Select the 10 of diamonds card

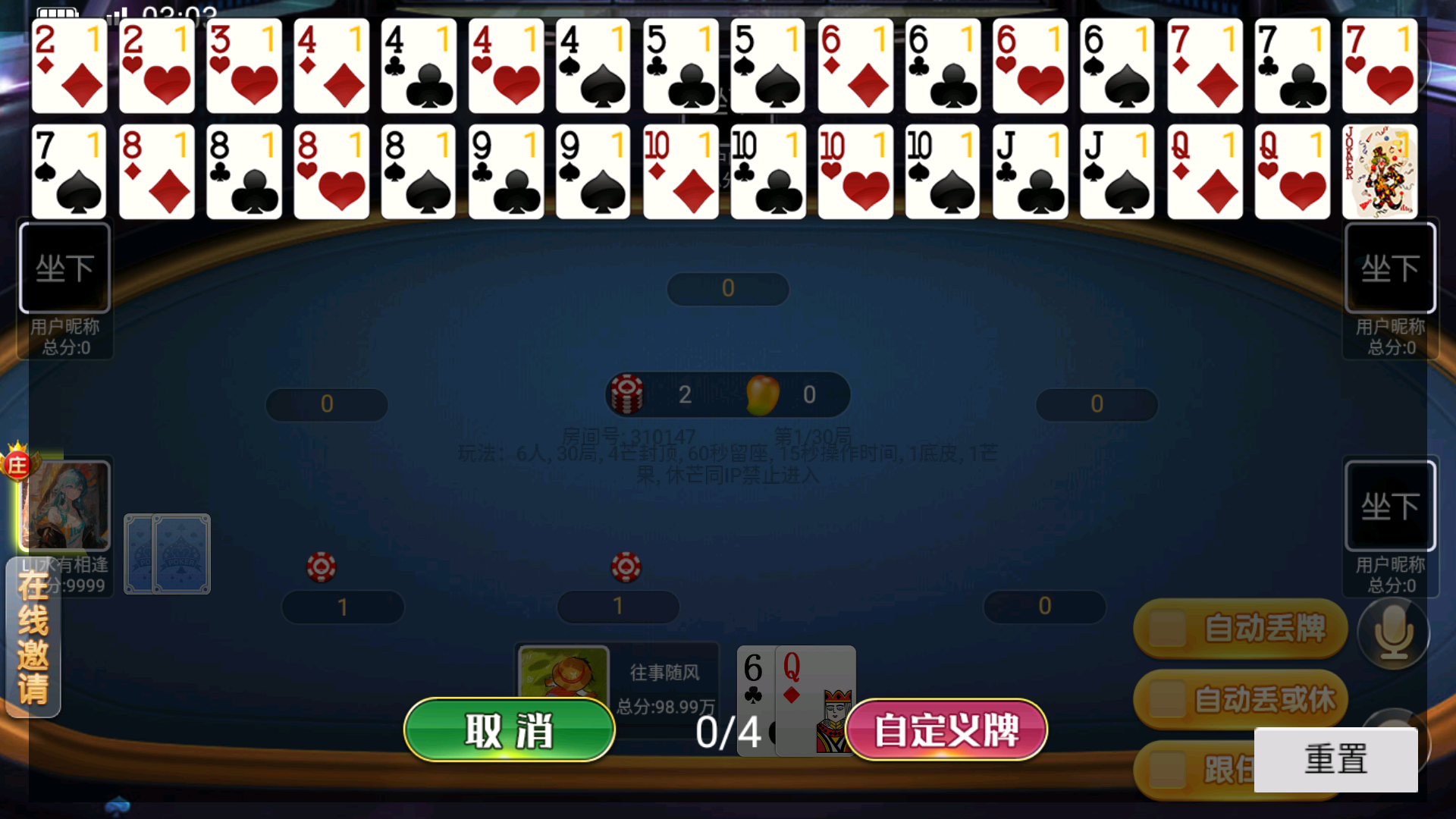tap(681, 172)
